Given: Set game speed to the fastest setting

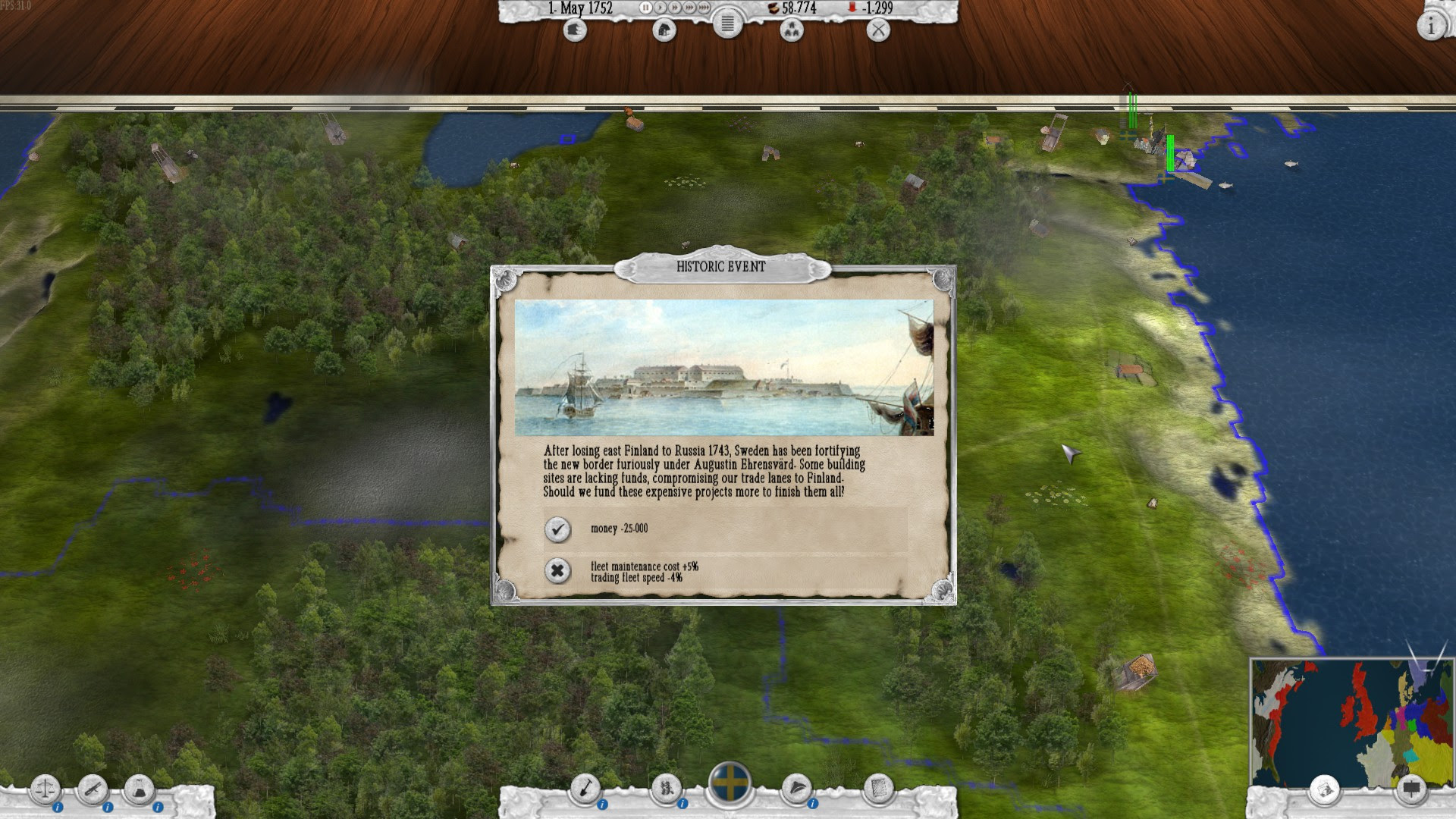Looking at the screenshot, I should click(702, 6).
